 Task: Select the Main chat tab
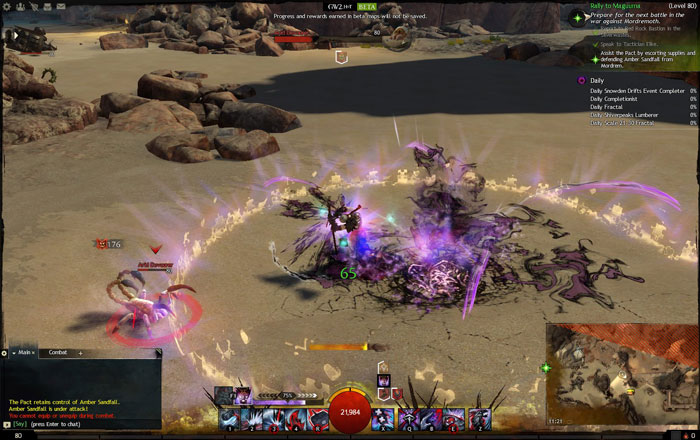pyautogui.click(x=24, y=353)
